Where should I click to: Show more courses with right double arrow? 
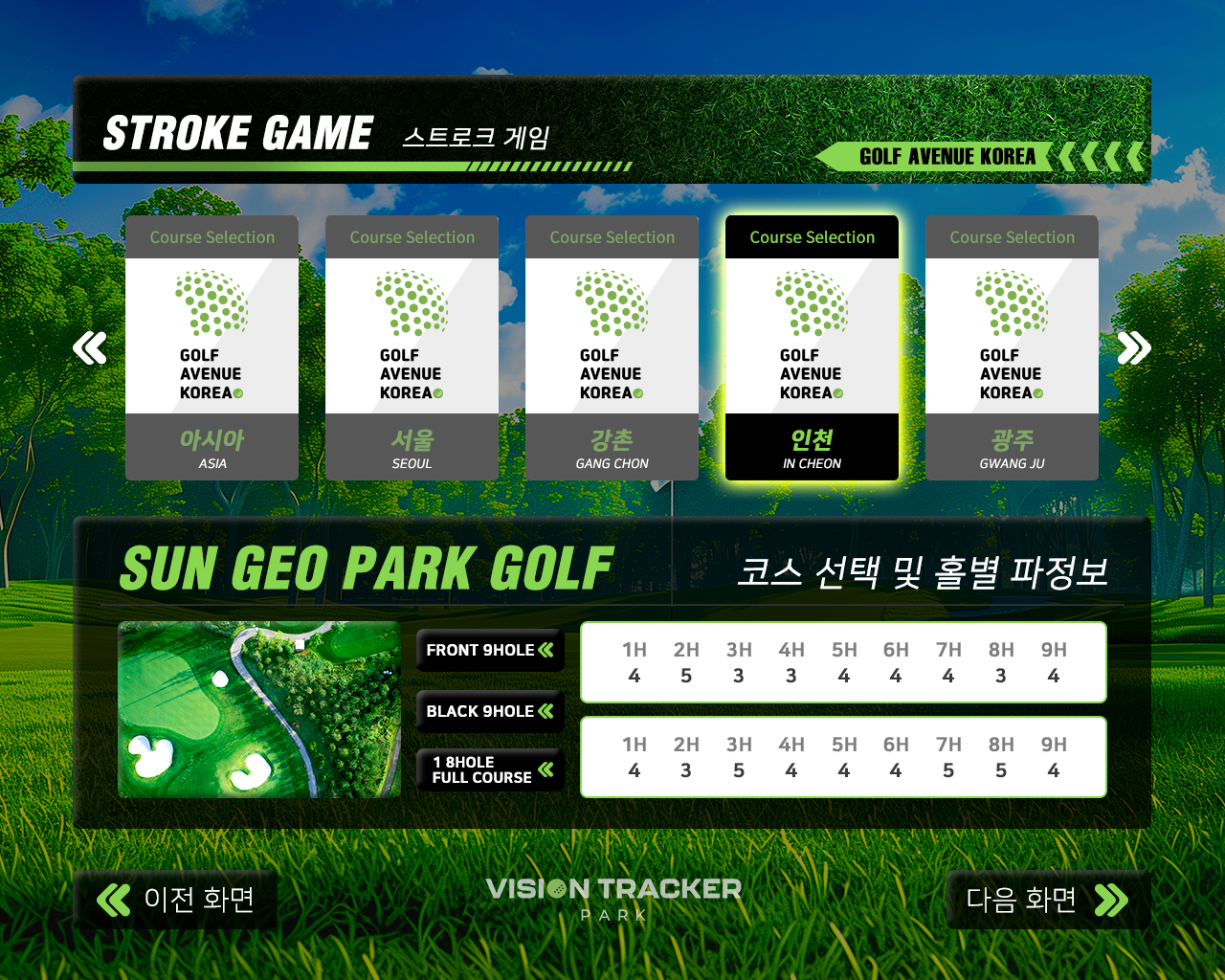pos(1133,348)
